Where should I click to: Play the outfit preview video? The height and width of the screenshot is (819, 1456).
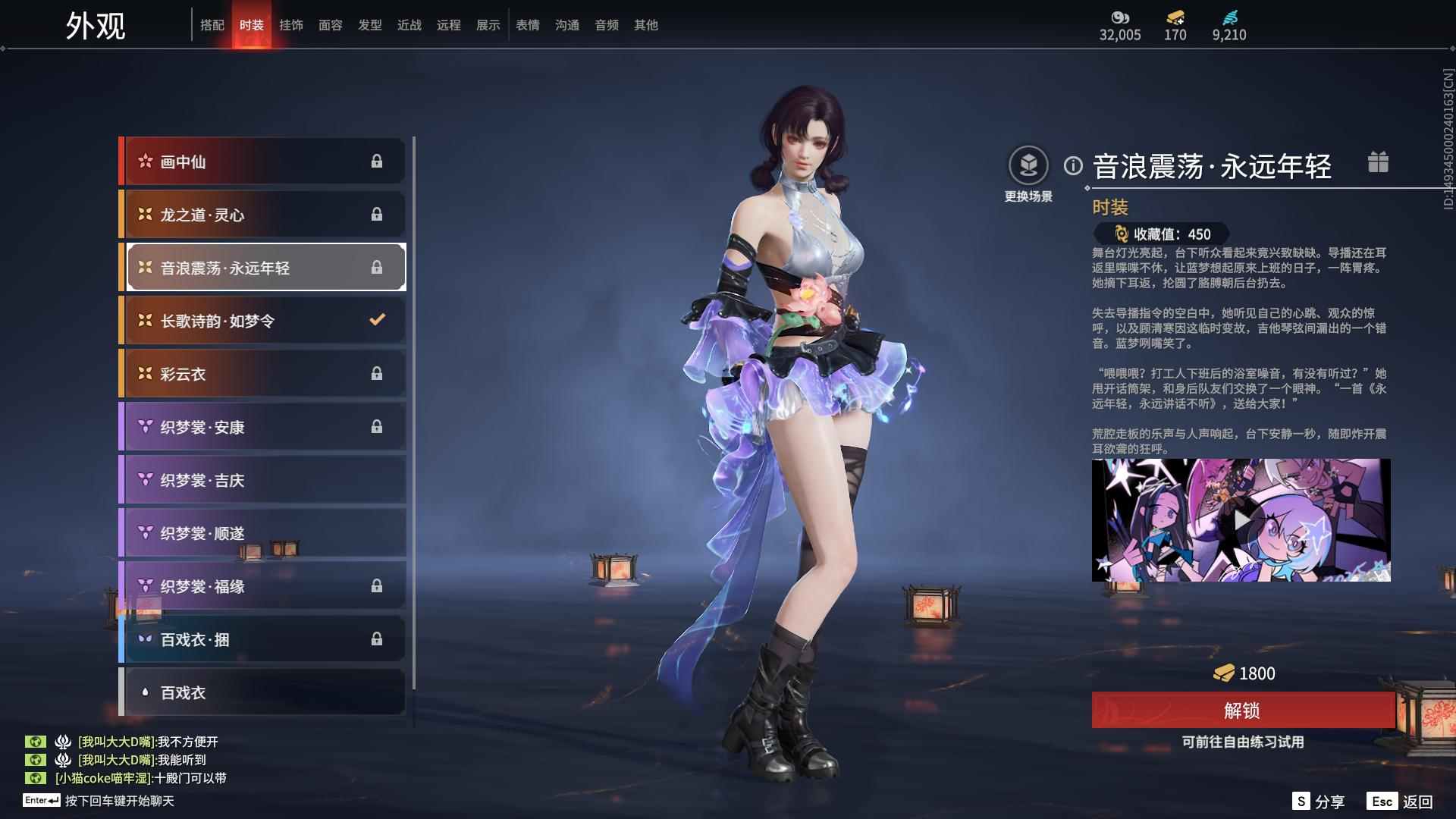(1241, 519)
